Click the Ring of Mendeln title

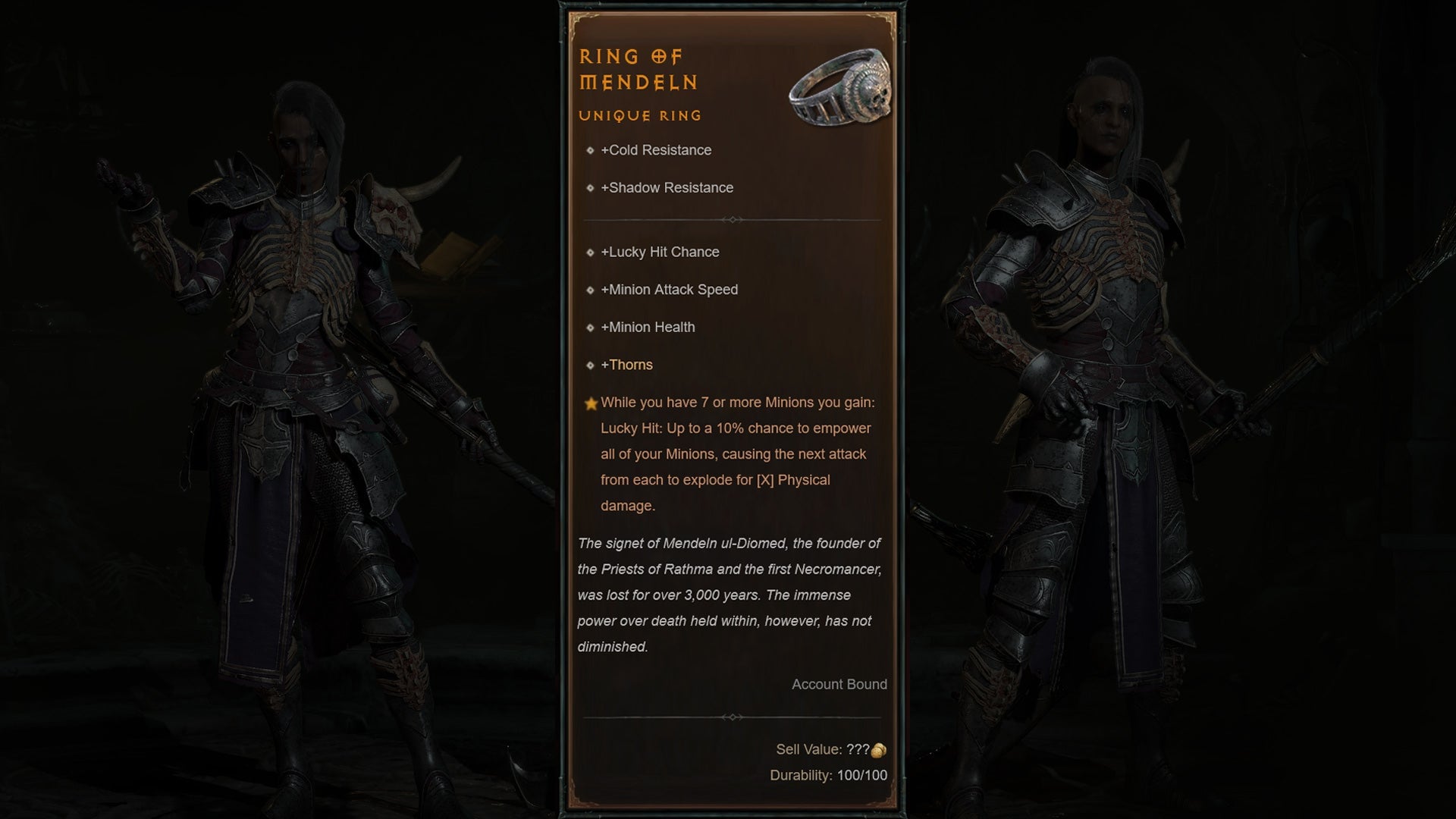[637, 70]
